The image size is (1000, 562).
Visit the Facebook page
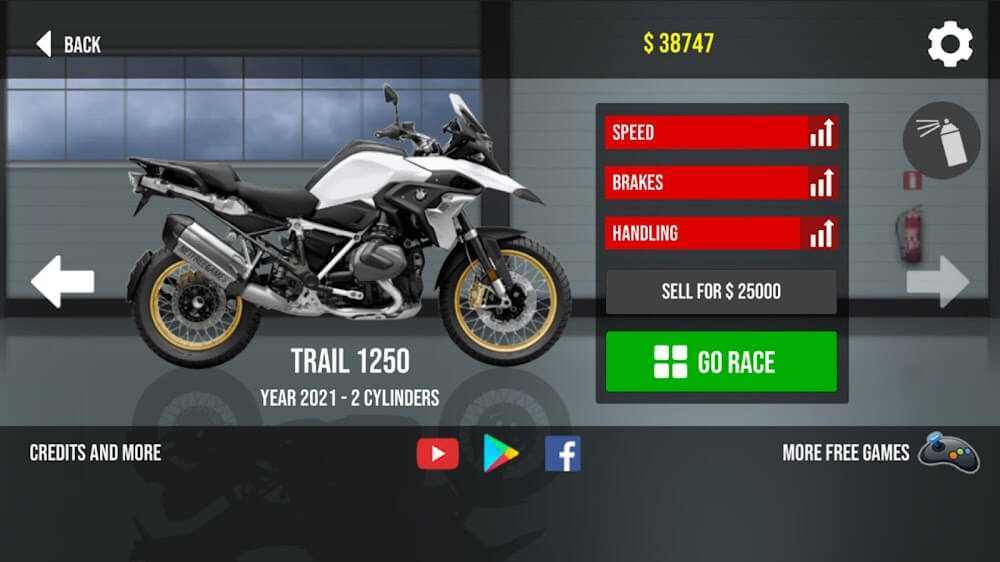pyautogui.click(x=563, y=454)
